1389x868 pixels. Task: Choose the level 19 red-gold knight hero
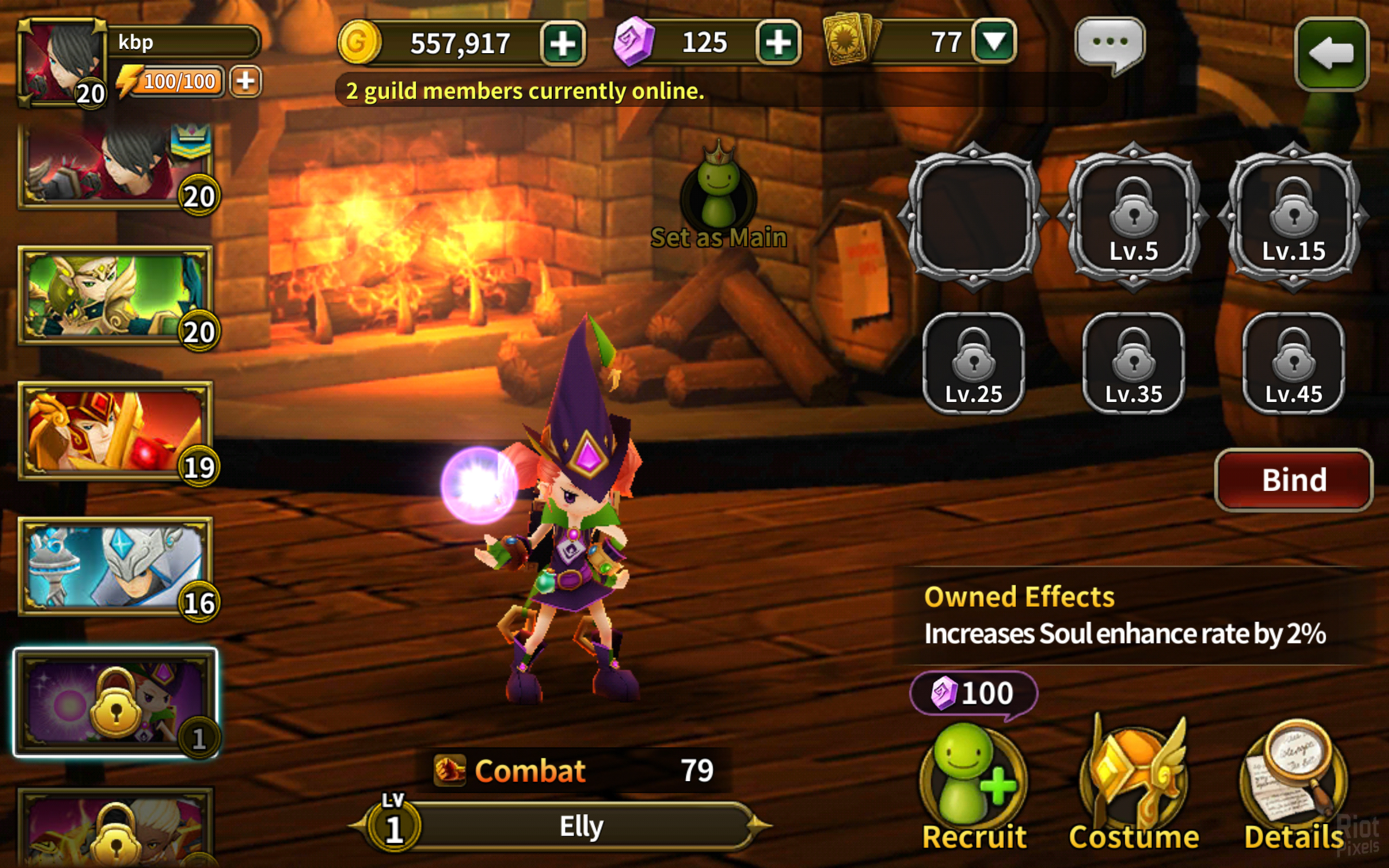[x=116, y=431]
